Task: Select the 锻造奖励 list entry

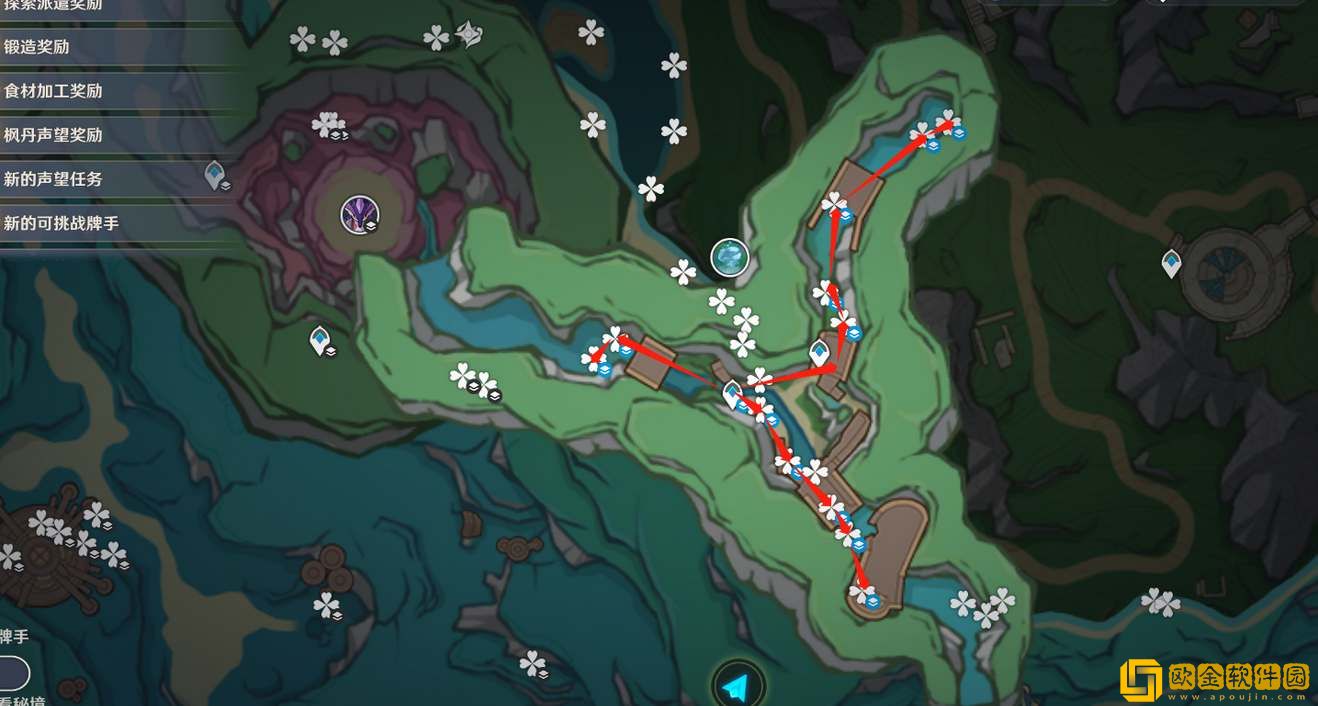Action: [38, 47]
